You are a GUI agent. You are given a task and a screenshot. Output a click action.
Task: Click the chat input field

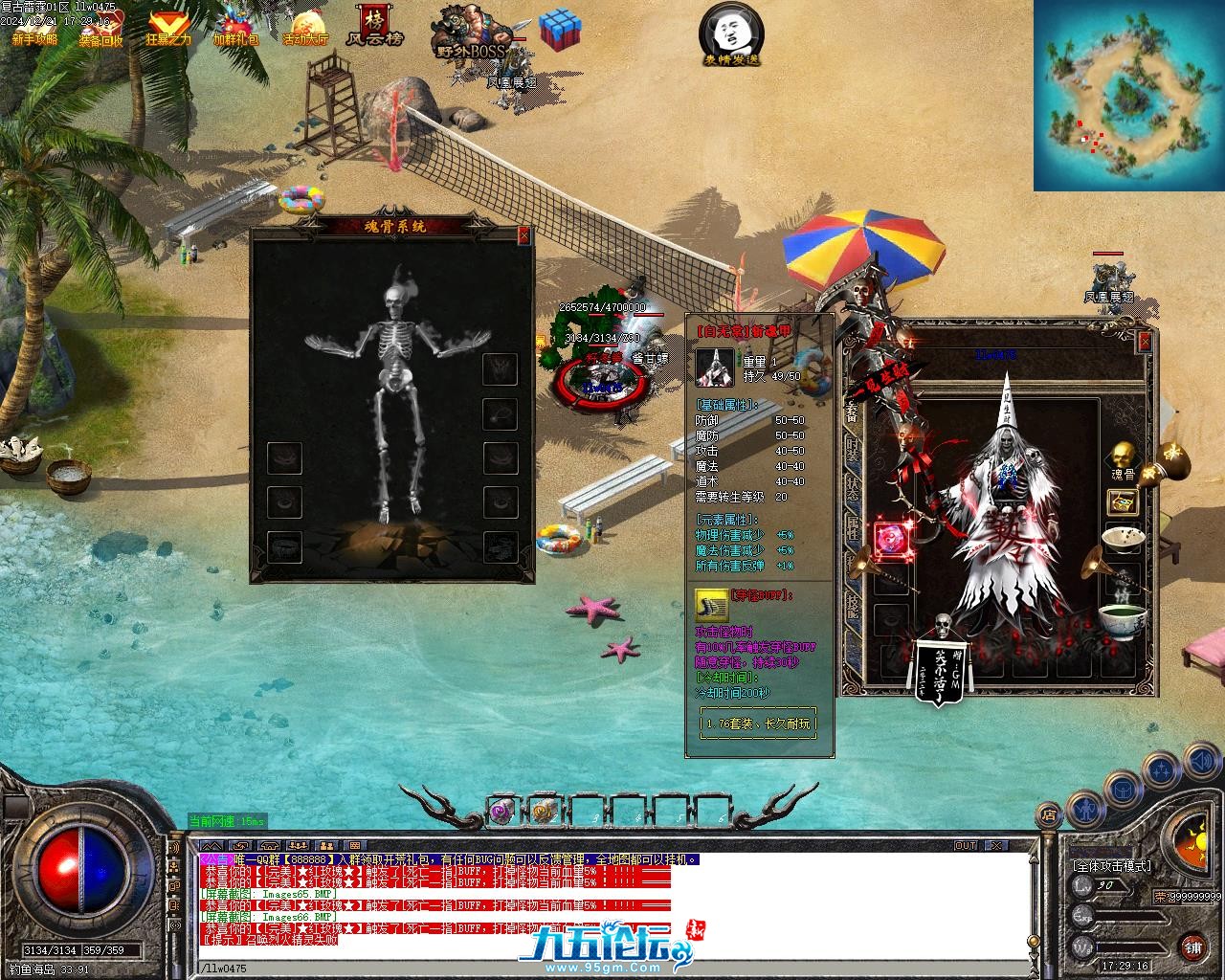point(612,969)
